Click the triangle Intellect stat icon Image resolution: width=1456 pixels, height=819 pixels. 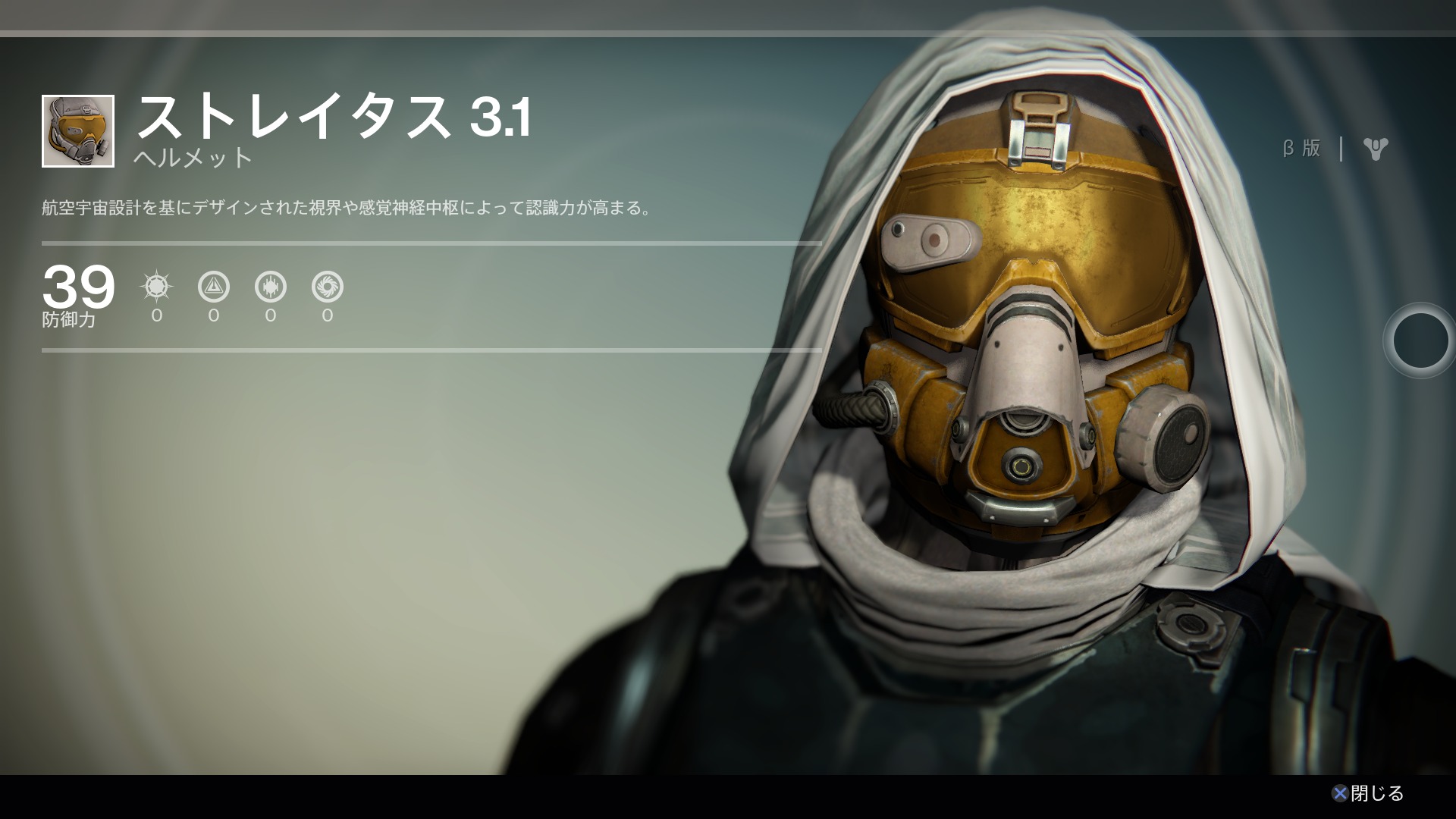(214, 287)
